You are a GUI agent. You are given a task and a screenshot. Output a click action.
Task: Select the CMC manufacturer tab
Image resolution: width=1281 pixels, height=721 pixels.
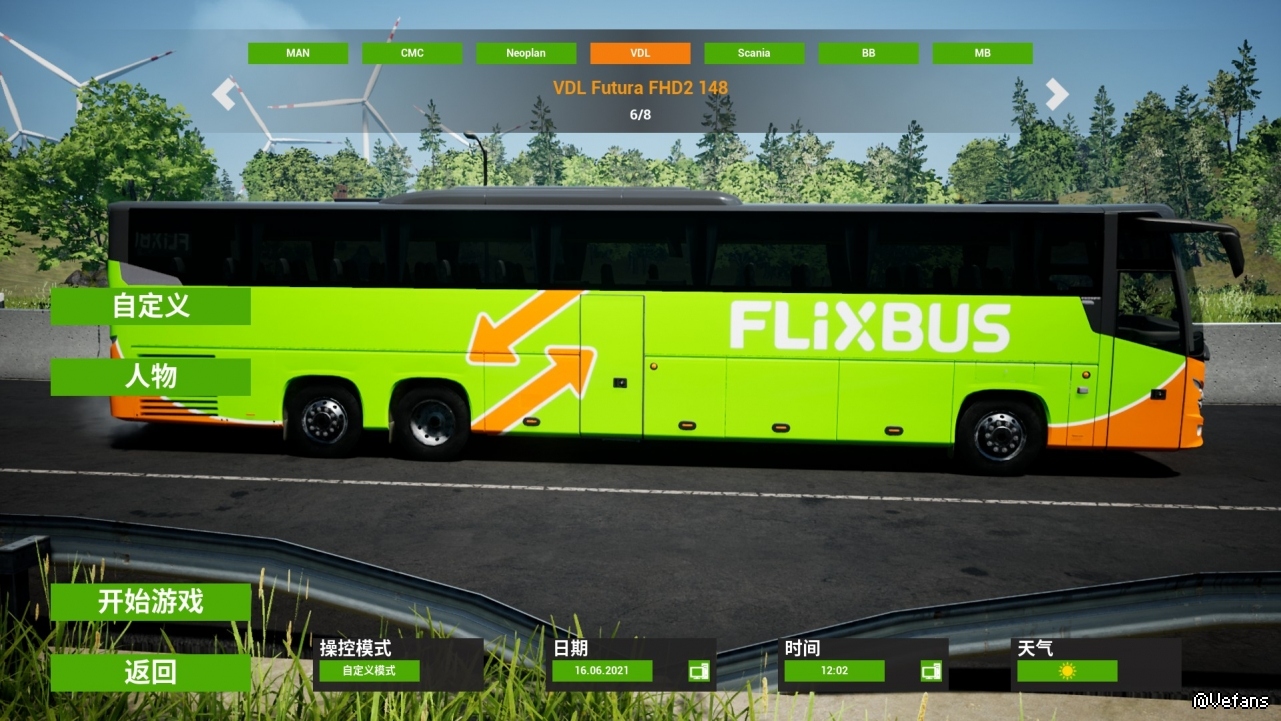point(412,54)
